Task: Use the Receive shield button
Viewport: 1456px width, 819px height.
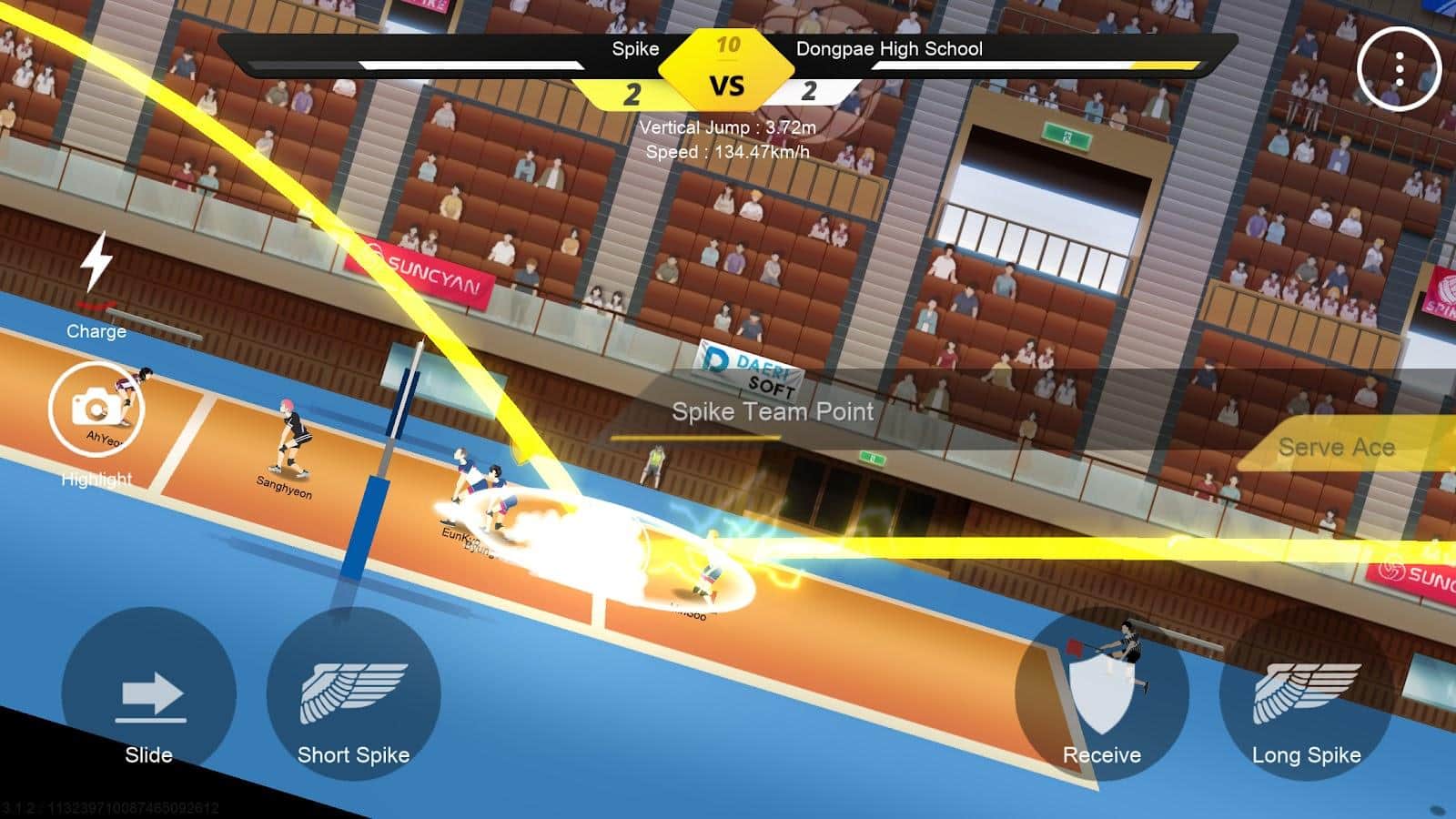Action: click(1102, 696)
